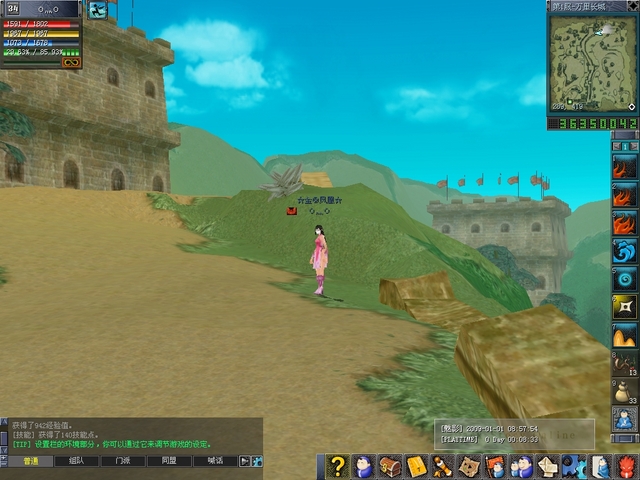Switch to the 喊话 shout chat tab
The height and width of the screenshot is (480, 640).
point(214,461)
